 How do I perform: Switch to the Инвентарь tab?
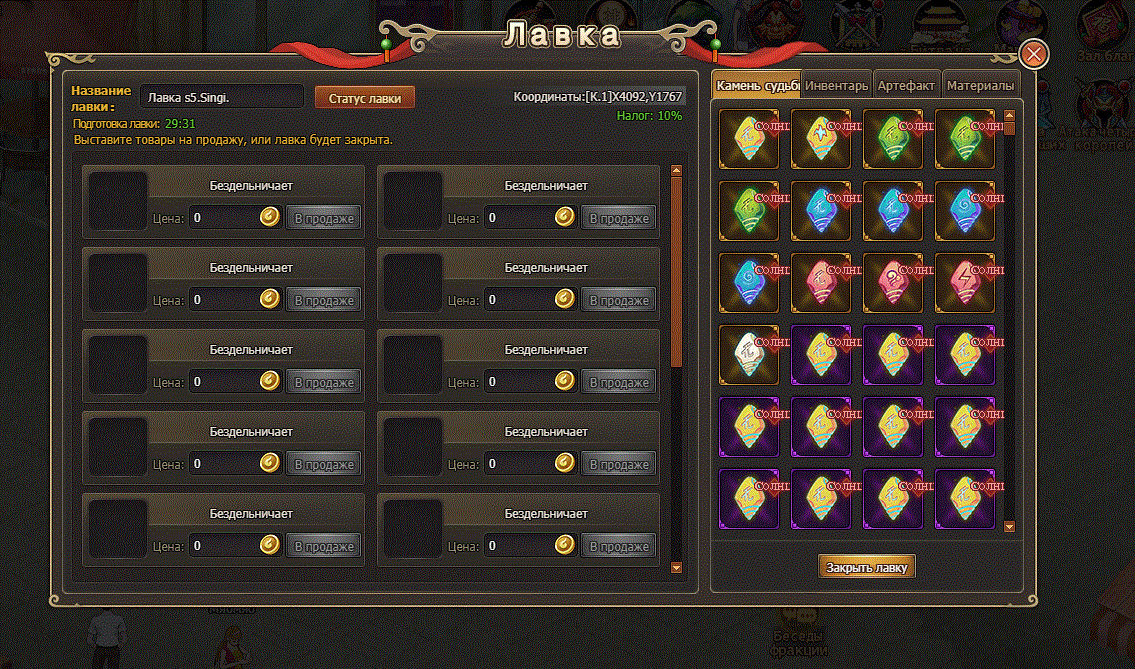(x=836, y=86)
